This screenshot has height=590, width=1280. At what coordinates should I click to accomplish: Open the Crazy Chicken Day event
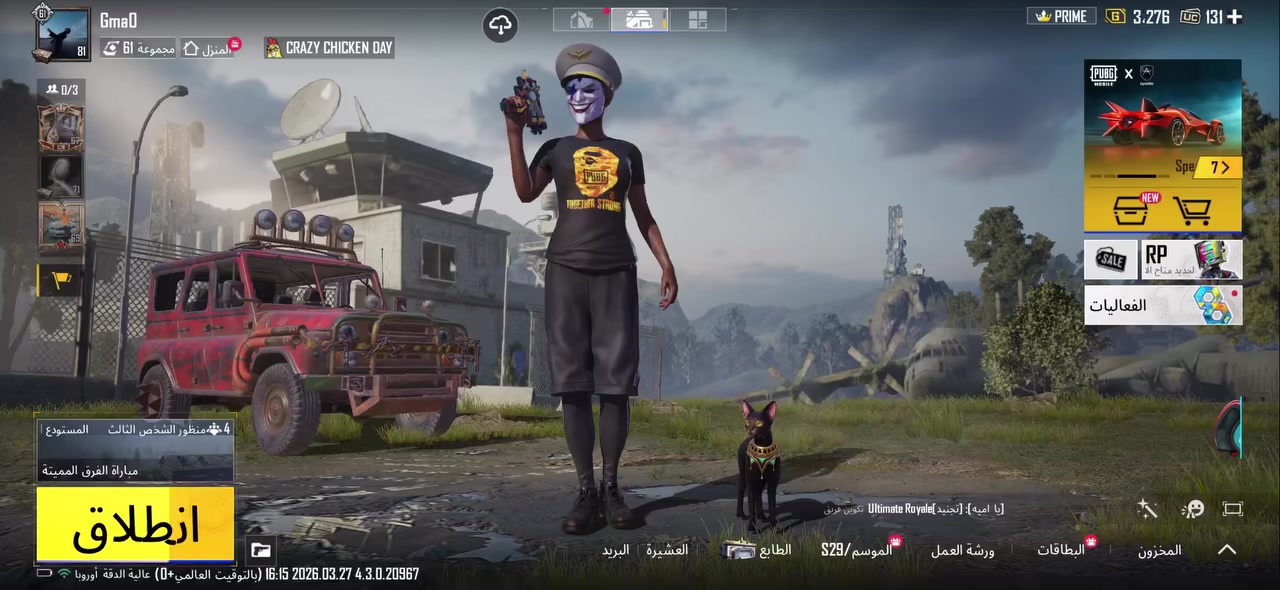tap(329, 48)
